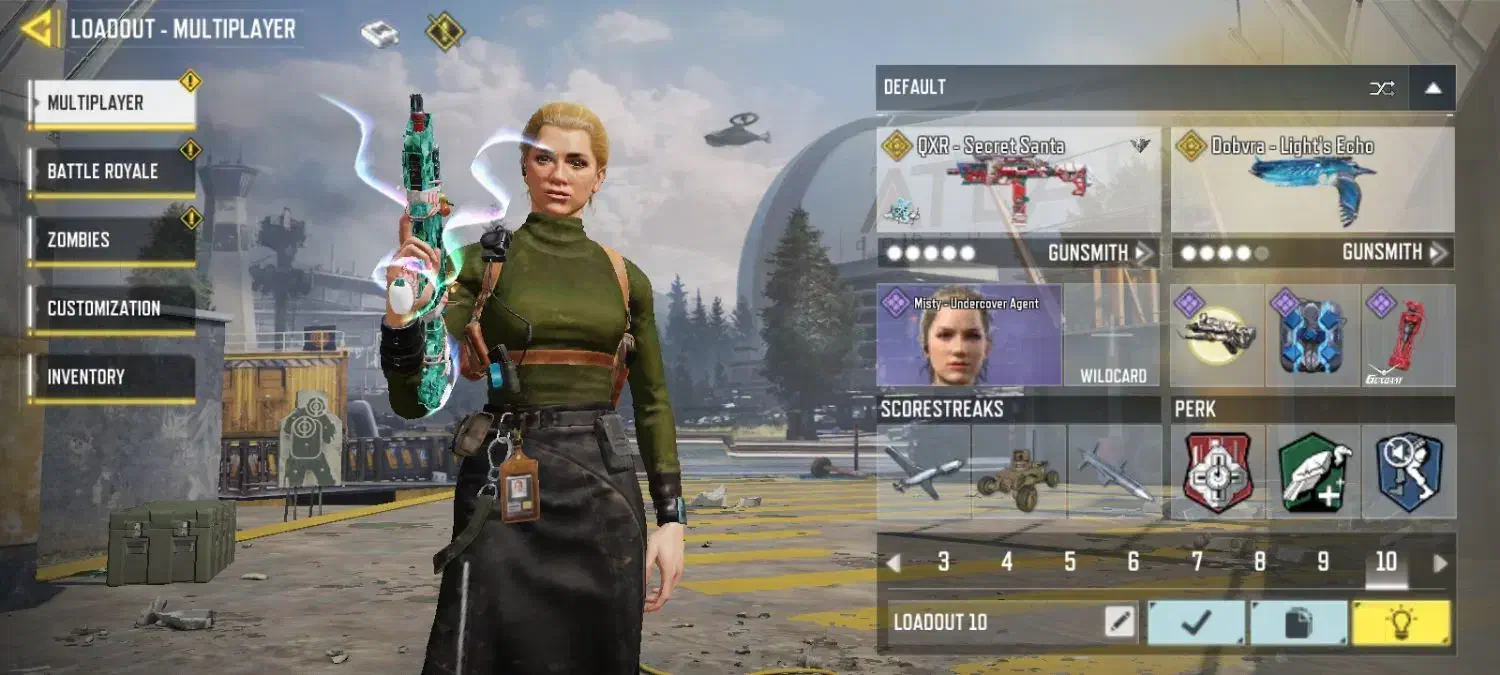Collapse the Default loadout panel arrow
1500x675 pixels.
pos(1433,88)
